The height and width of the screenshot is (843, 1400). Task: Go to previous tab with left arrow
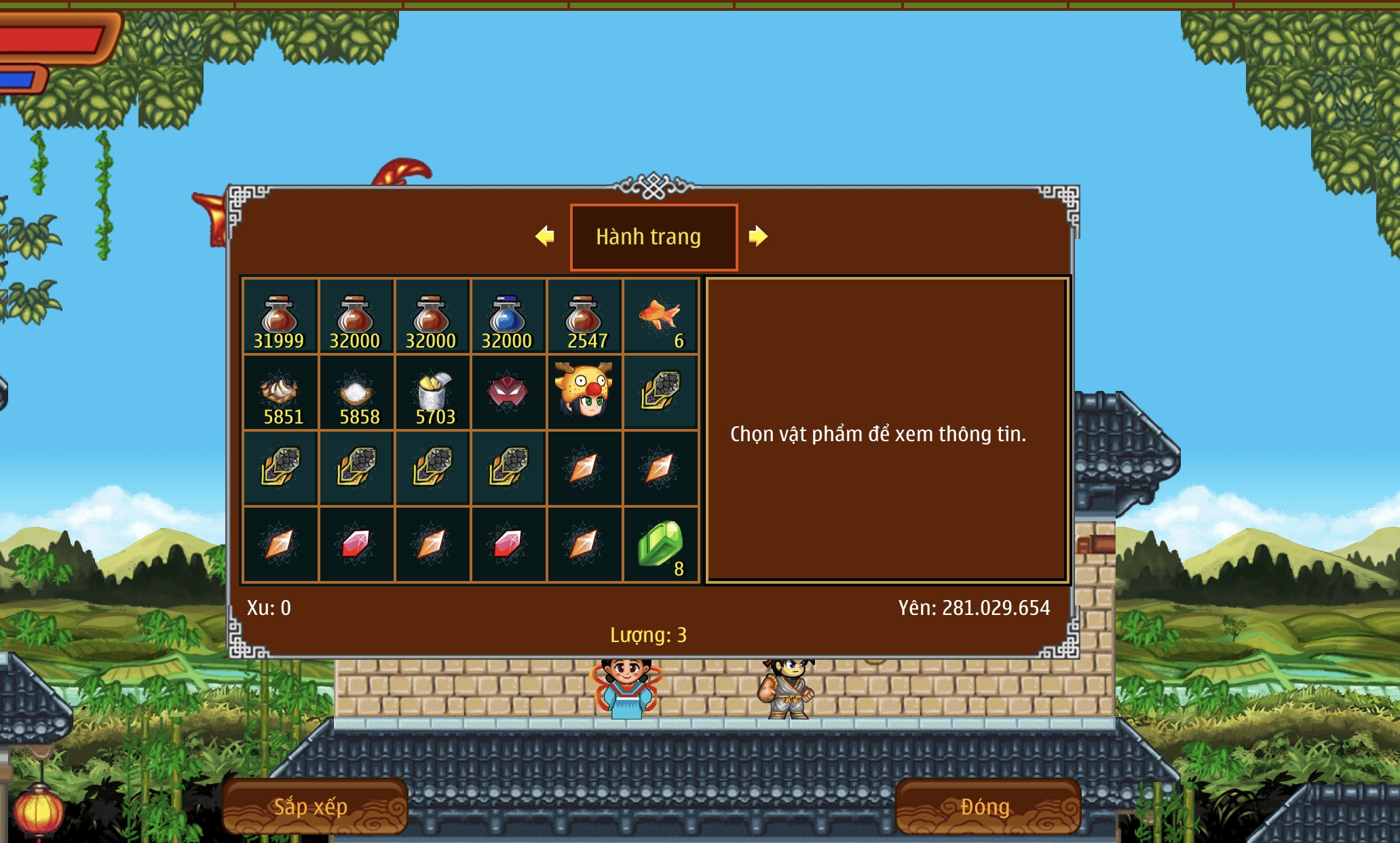click(x=545, y=236)
